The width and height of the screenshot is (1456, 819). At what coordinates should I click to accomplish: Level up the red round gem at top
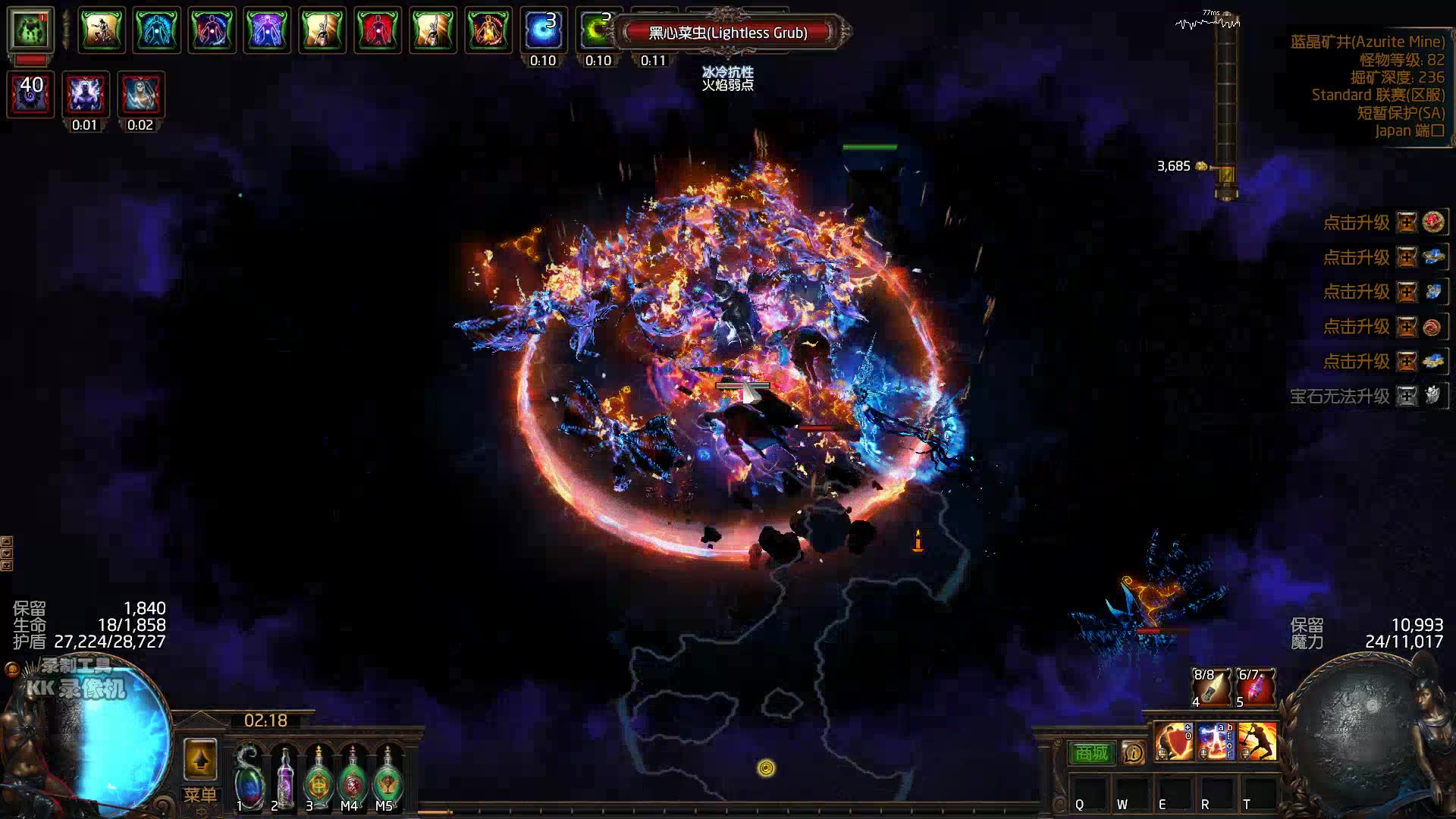[1407, 222]
